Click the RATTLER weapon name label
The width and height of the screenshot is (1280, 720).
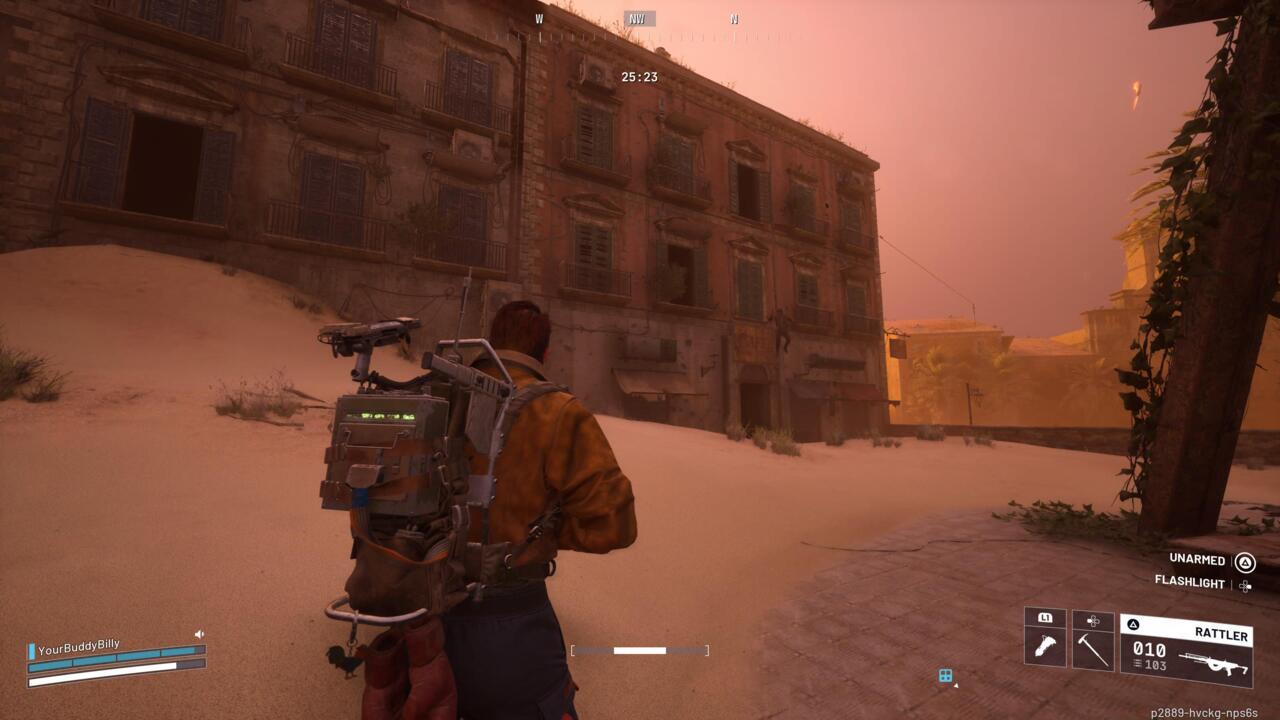1221,634
